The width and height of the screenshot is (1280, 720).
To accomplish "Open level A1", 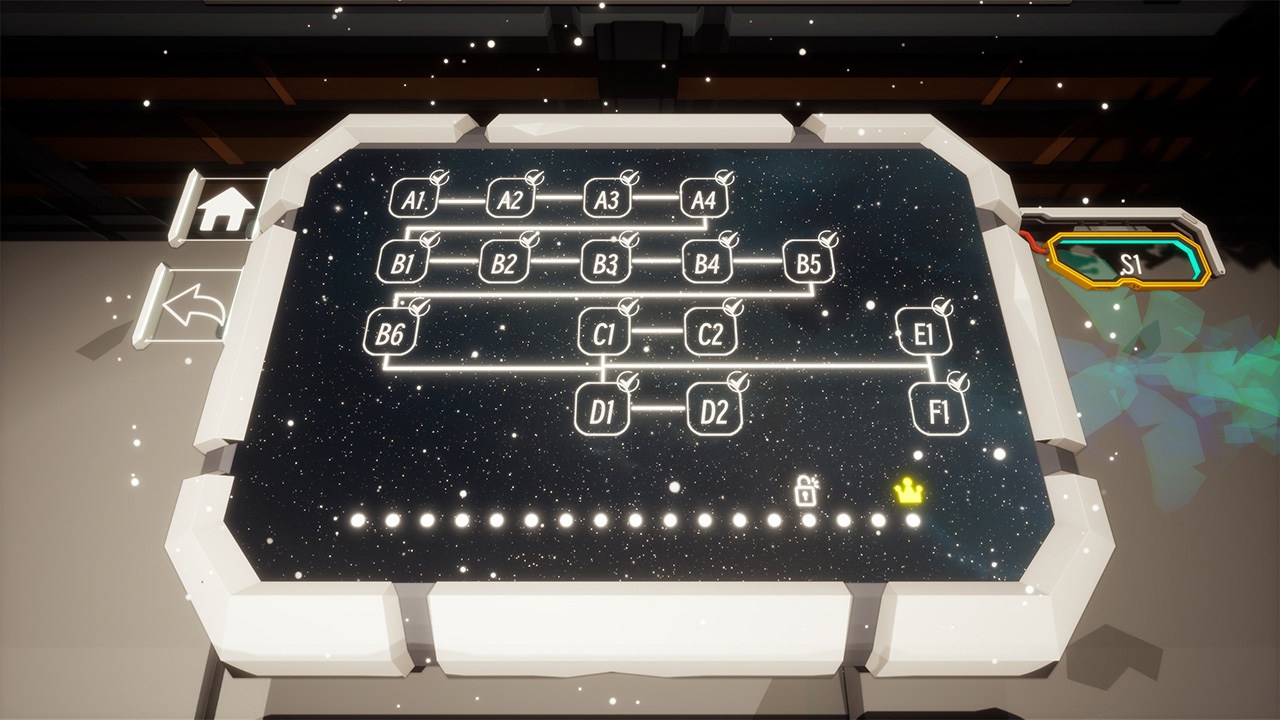I will tap(413, 200).
